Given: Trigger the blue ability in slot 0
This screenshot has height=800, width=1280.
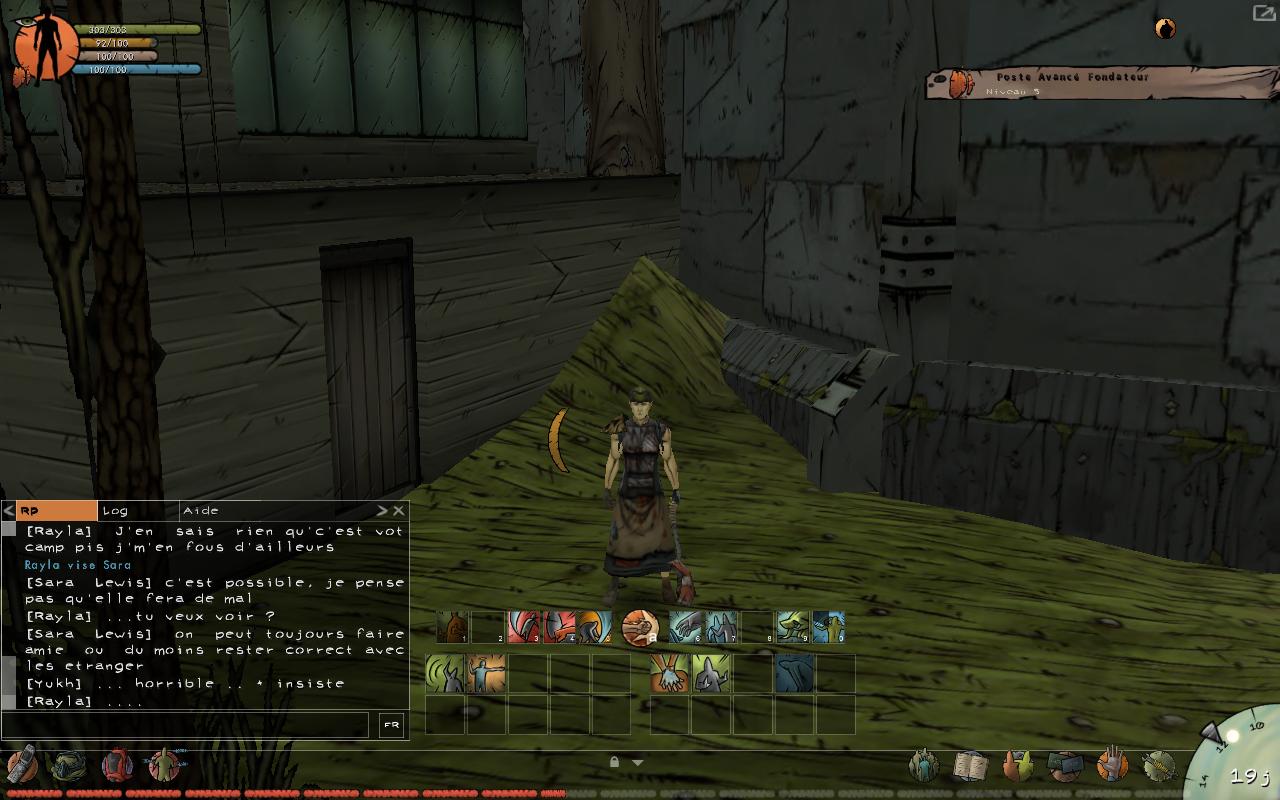Looking at the screenshot, I should click(x=828, y=627).
